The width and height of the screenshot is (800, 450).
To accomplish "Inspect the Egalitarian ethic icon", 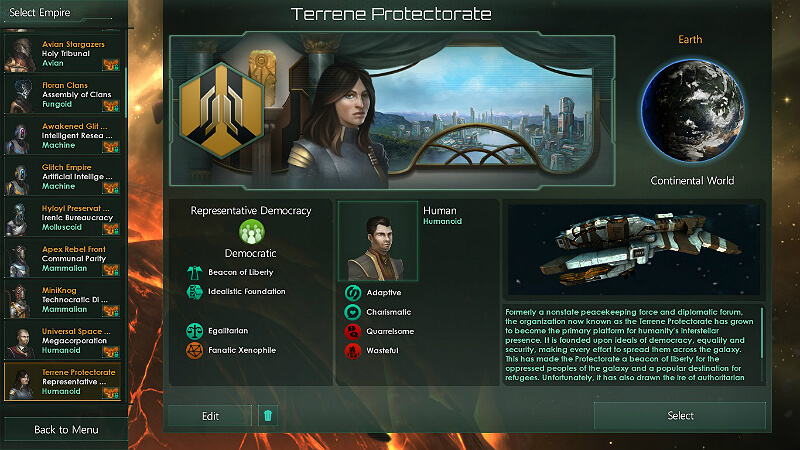I will click(x=194, y=330).
